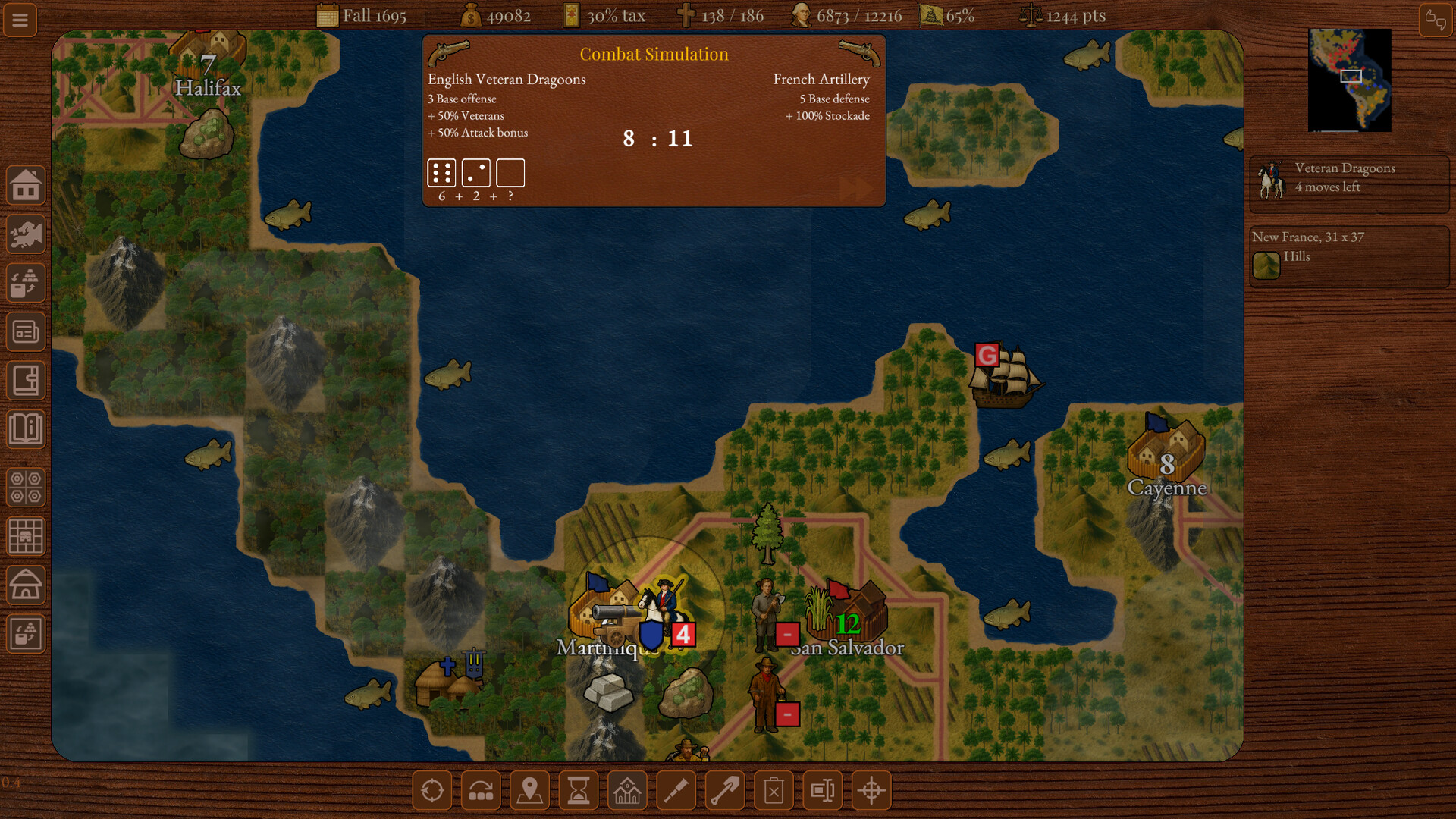Open the goods transfer panel icon
The width and height of the screenshot is (1456, 819).
25,283
